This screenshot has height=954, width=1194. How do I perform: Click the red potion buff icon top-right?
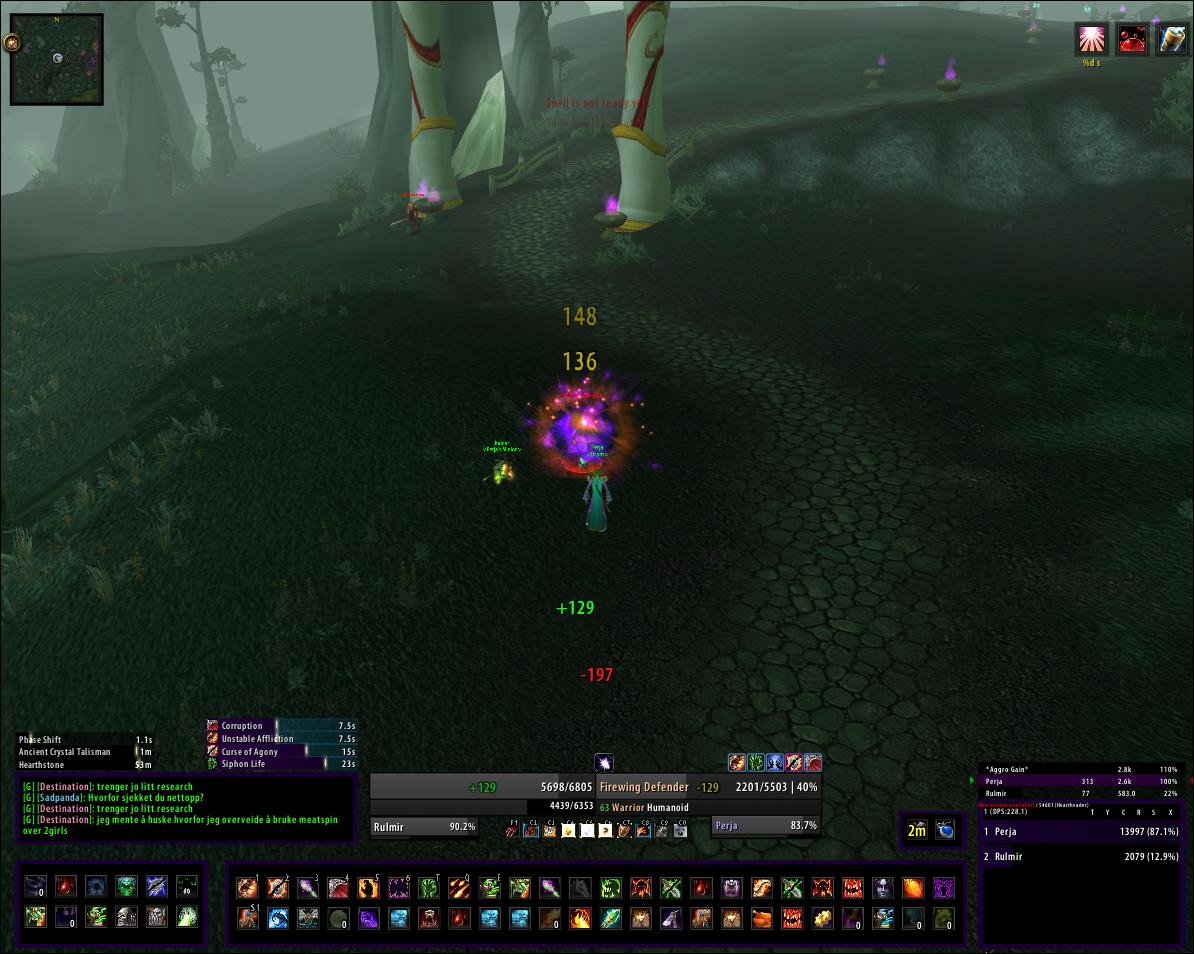pos(1131,40)
